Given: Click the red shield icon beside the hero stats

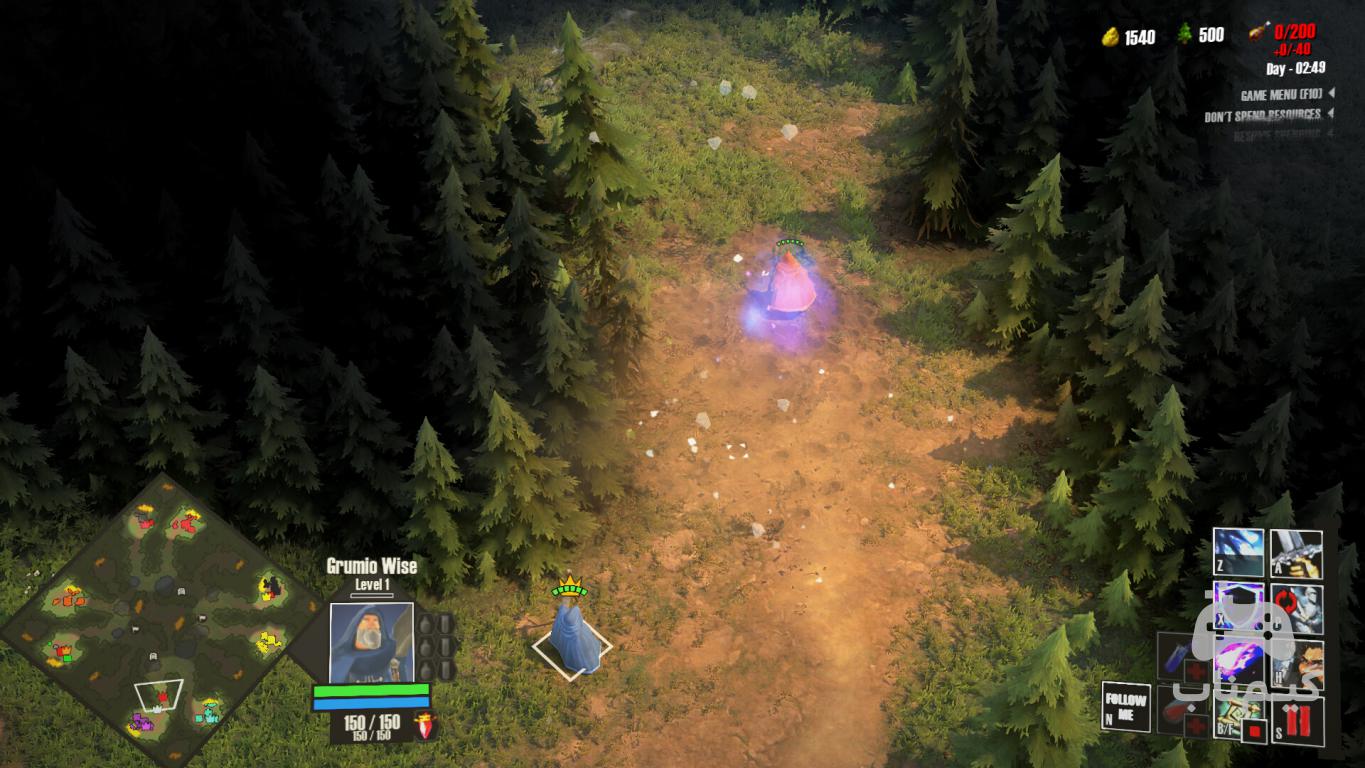Looking at the screenshot, I should (426, 725).
